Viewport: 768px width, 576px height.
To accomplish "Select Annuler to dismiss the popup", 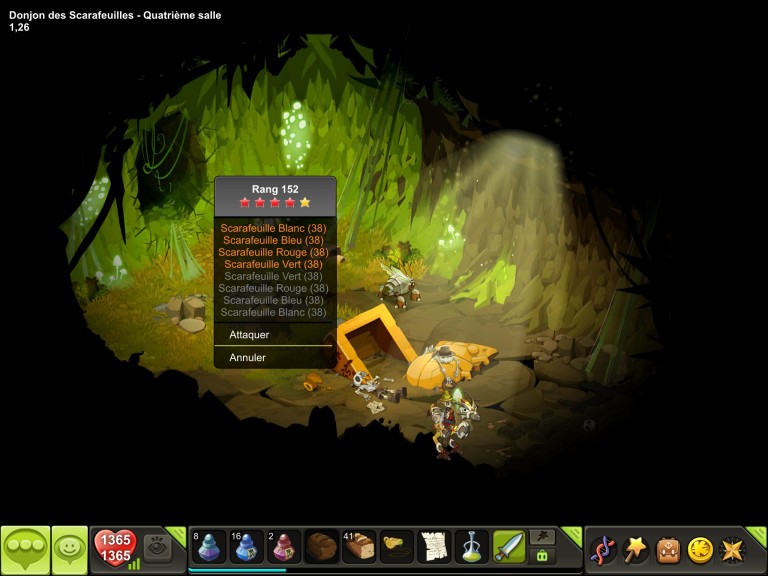I will [x=248, y=358].
